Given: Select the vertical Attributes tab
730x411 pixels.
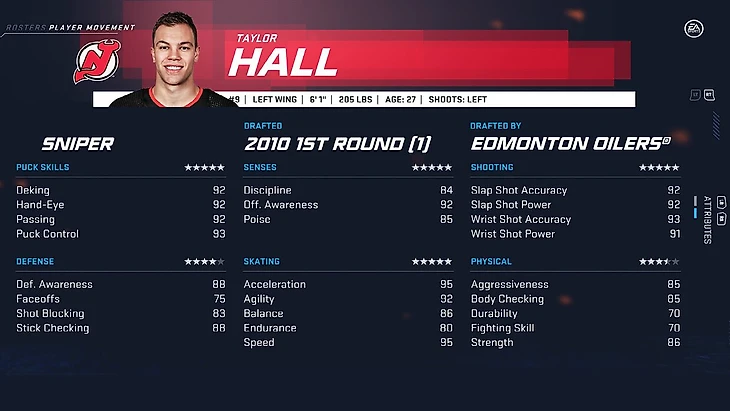Looking at the screenshot, I should 707,219.
